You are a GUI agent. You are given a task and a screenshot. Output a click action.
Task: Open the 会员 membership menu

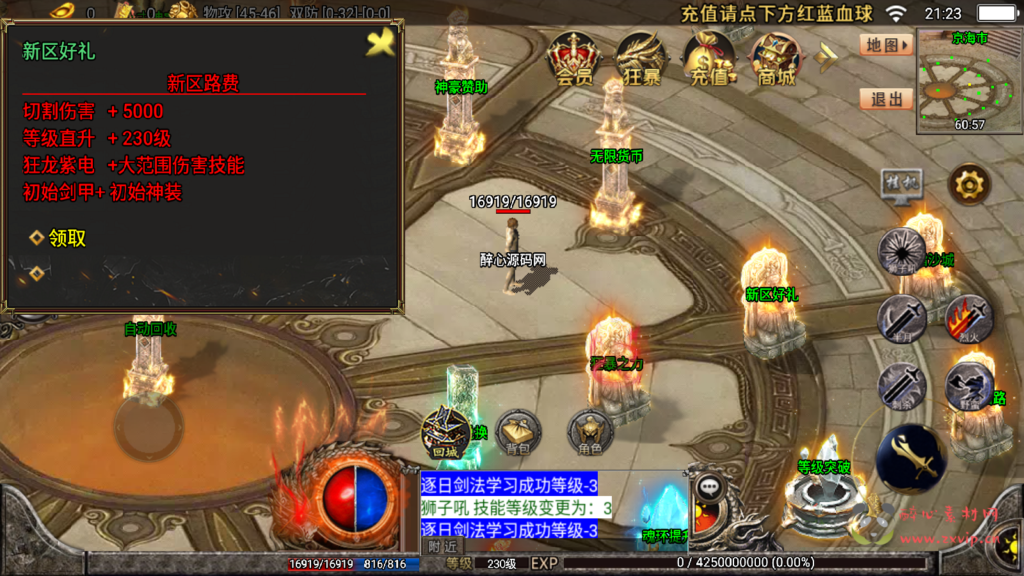[x=574, y=58]
